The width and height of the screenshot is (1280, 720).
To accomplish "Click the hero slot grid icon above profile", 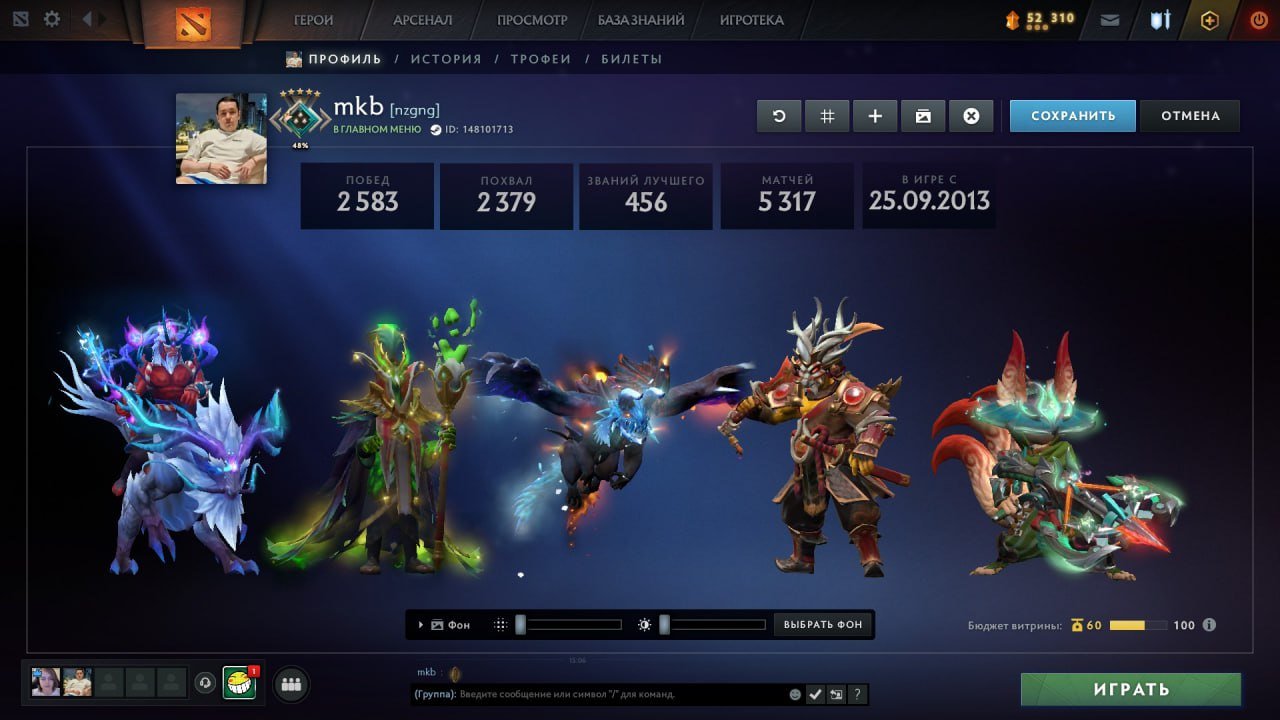I will [x=827, y=115].
